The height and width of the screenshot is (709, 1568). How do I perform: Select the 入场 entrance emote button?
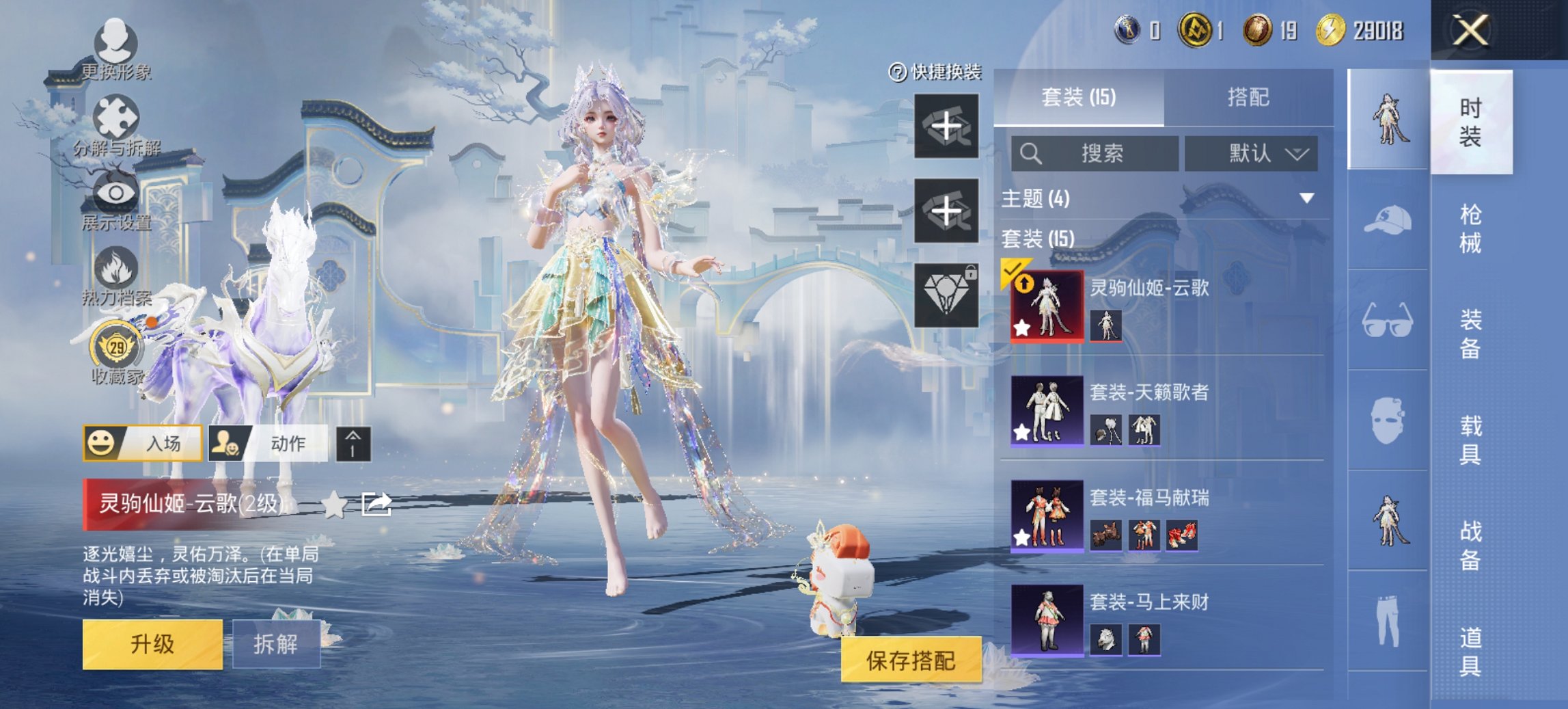click(142, 443)
